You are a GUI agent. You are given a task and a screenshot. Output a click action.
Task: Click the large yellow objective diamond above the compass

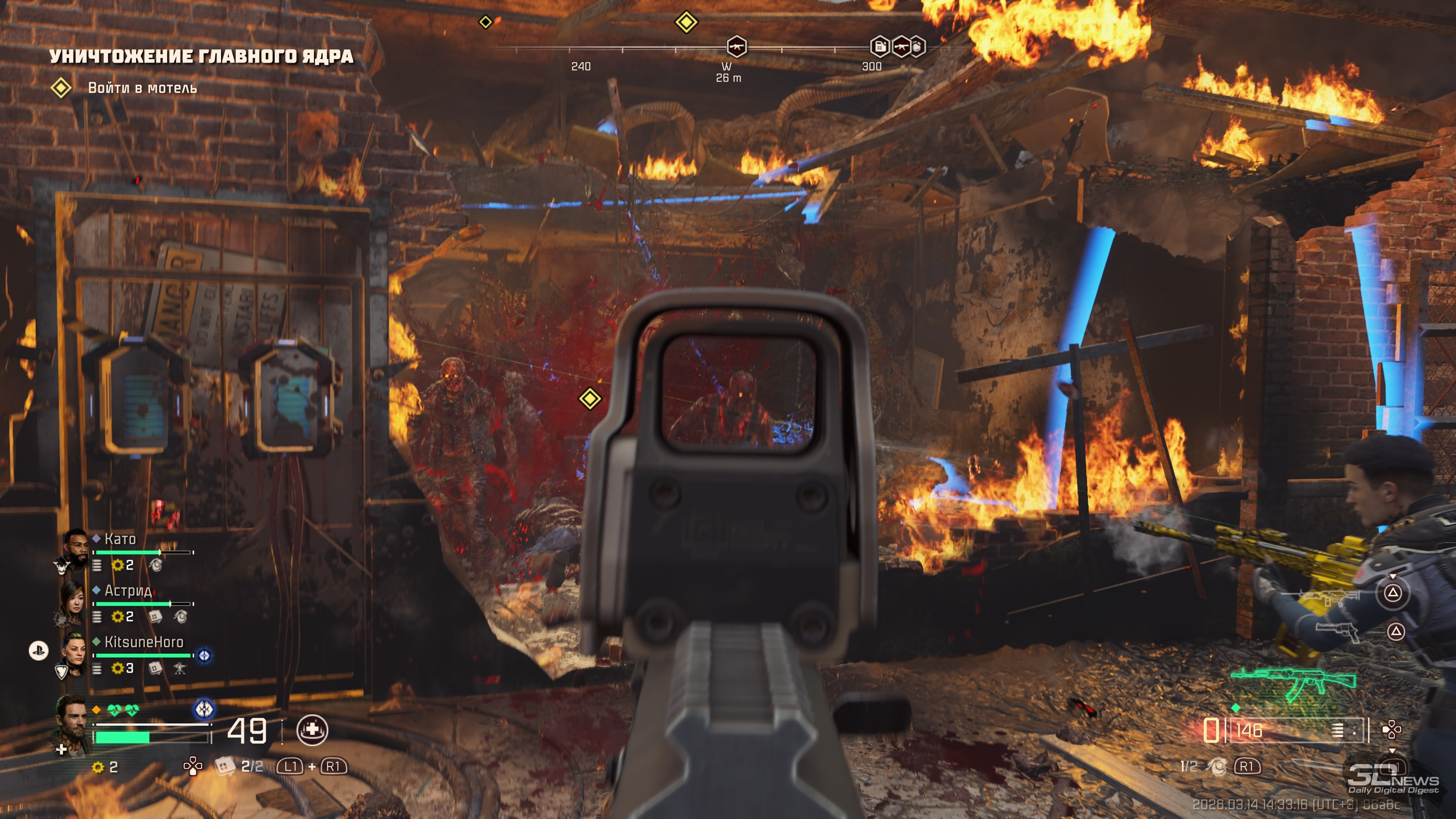pyautogui.click(x=686, y=23)
